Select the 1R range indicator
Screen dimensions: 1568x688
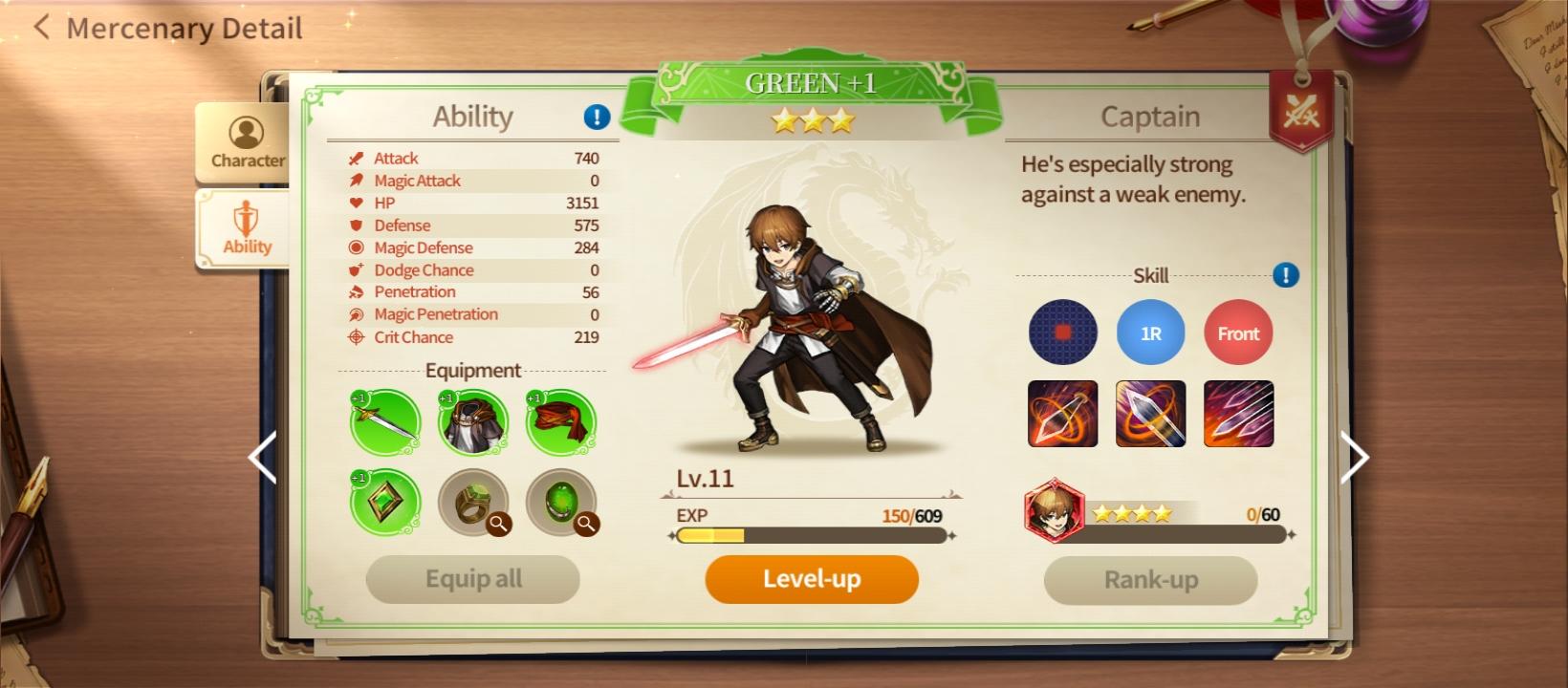[x=1150, y=332]
